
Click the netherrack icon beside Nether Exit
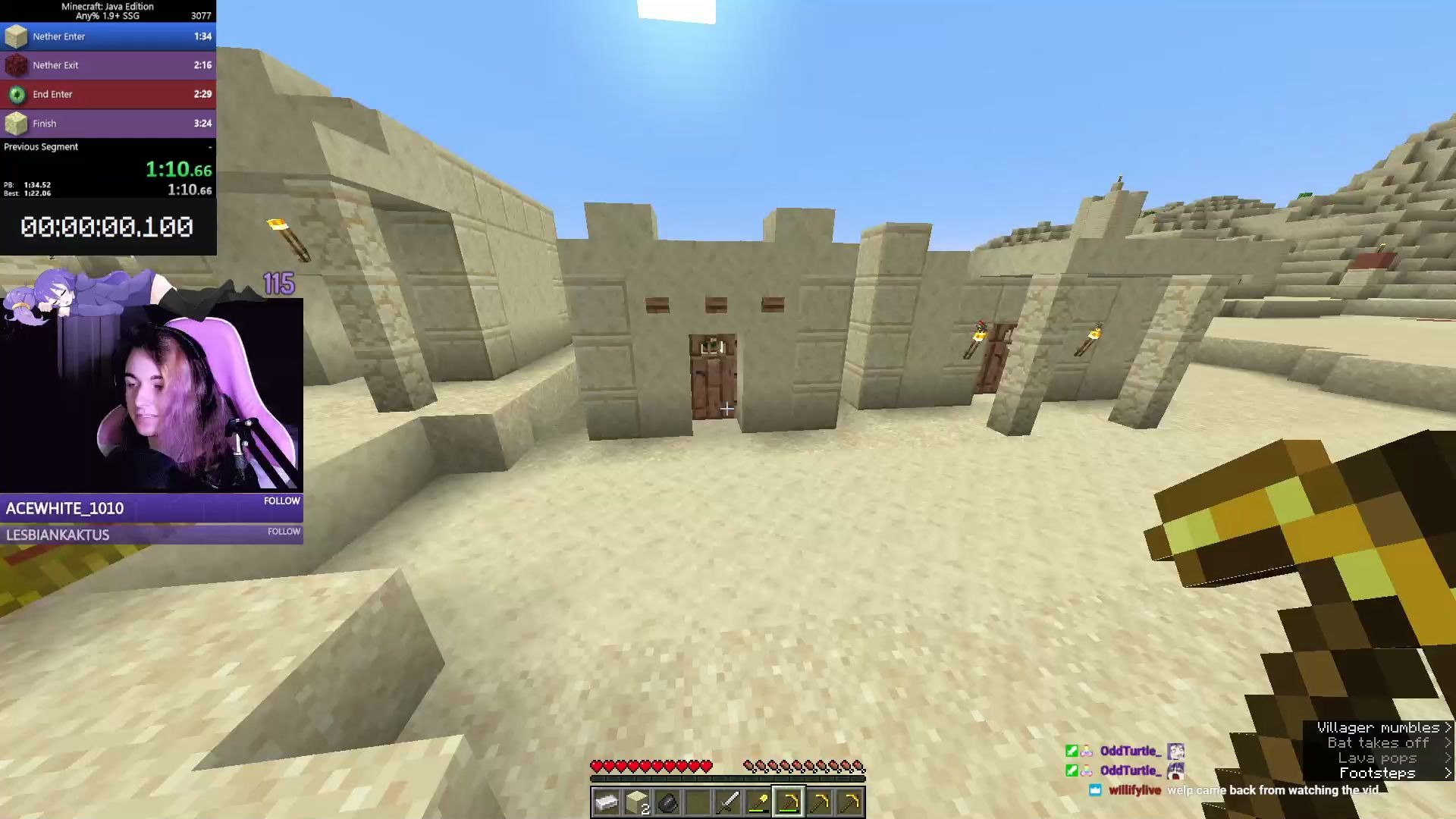click(16, 64)
